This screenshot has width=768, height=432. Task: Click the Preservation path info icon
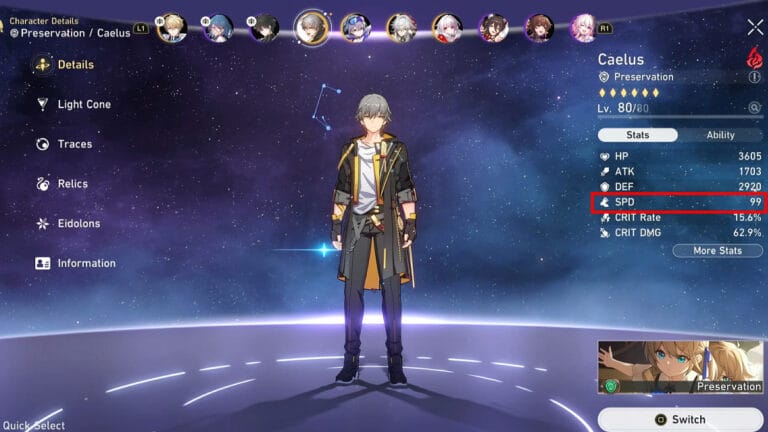click(754, 77)
